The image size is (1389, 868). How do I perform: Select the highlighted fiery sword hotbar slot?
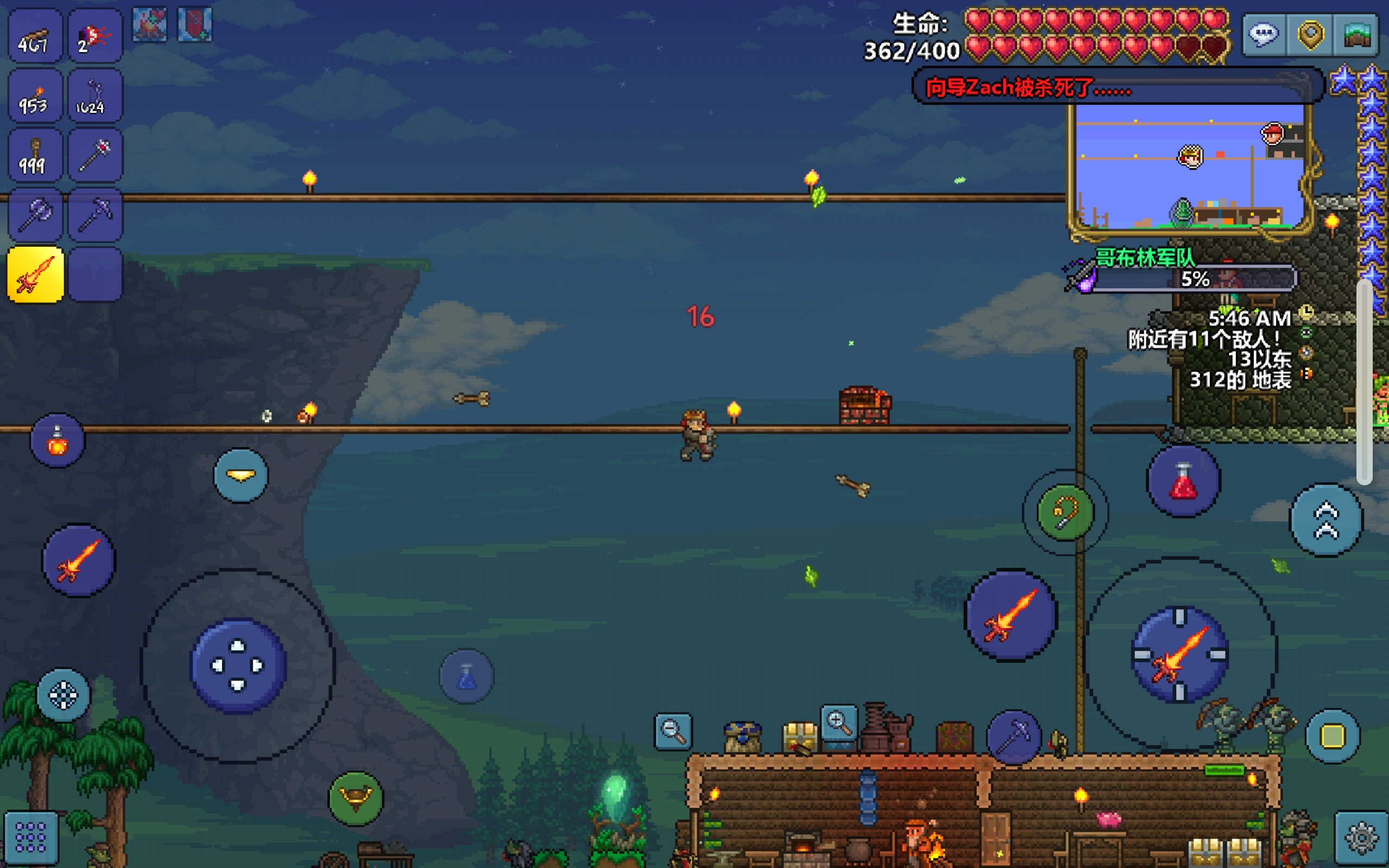pyautogui.click(x=36, y=275)
